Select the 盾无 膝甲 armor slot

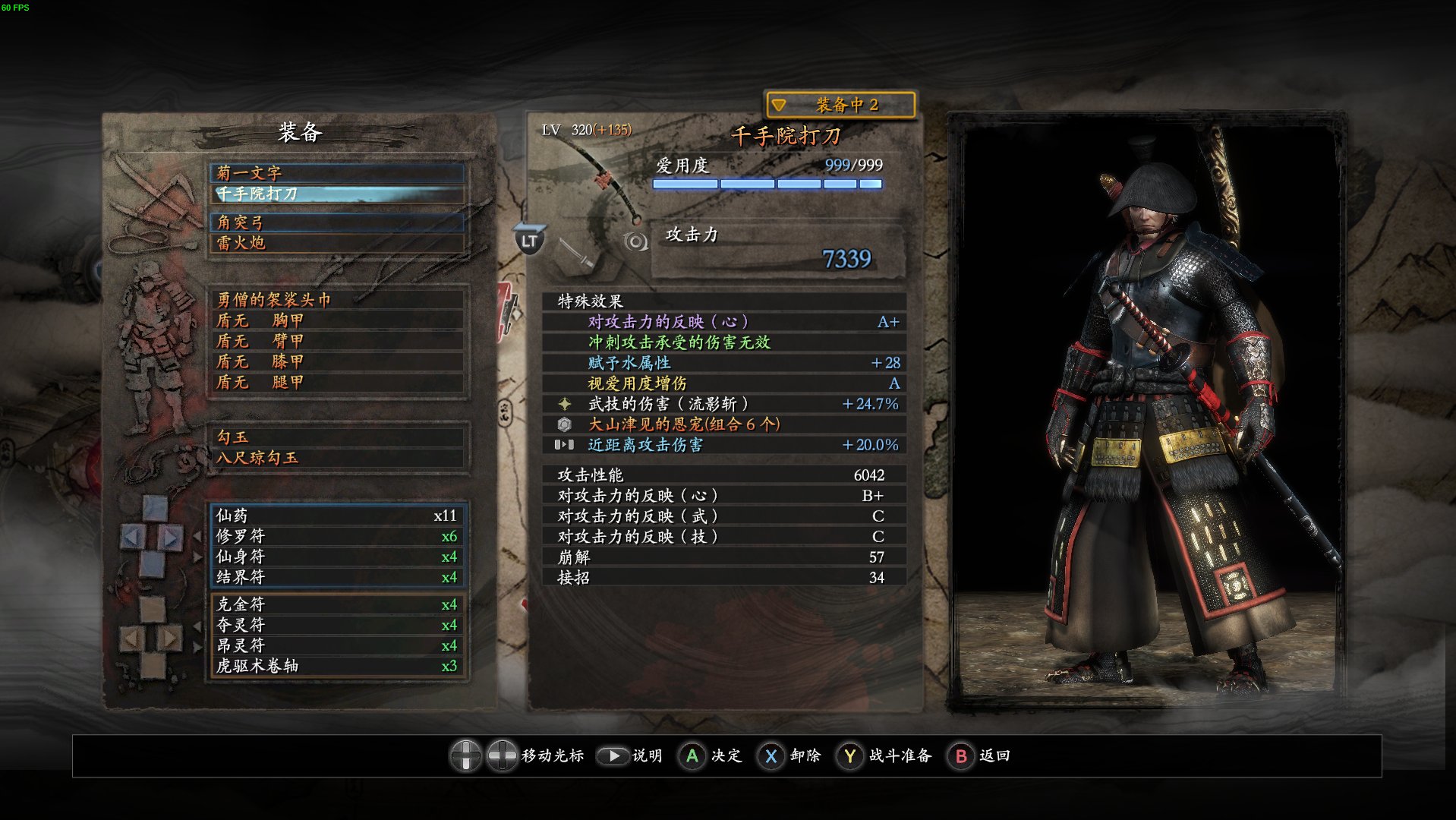[336, 361]
